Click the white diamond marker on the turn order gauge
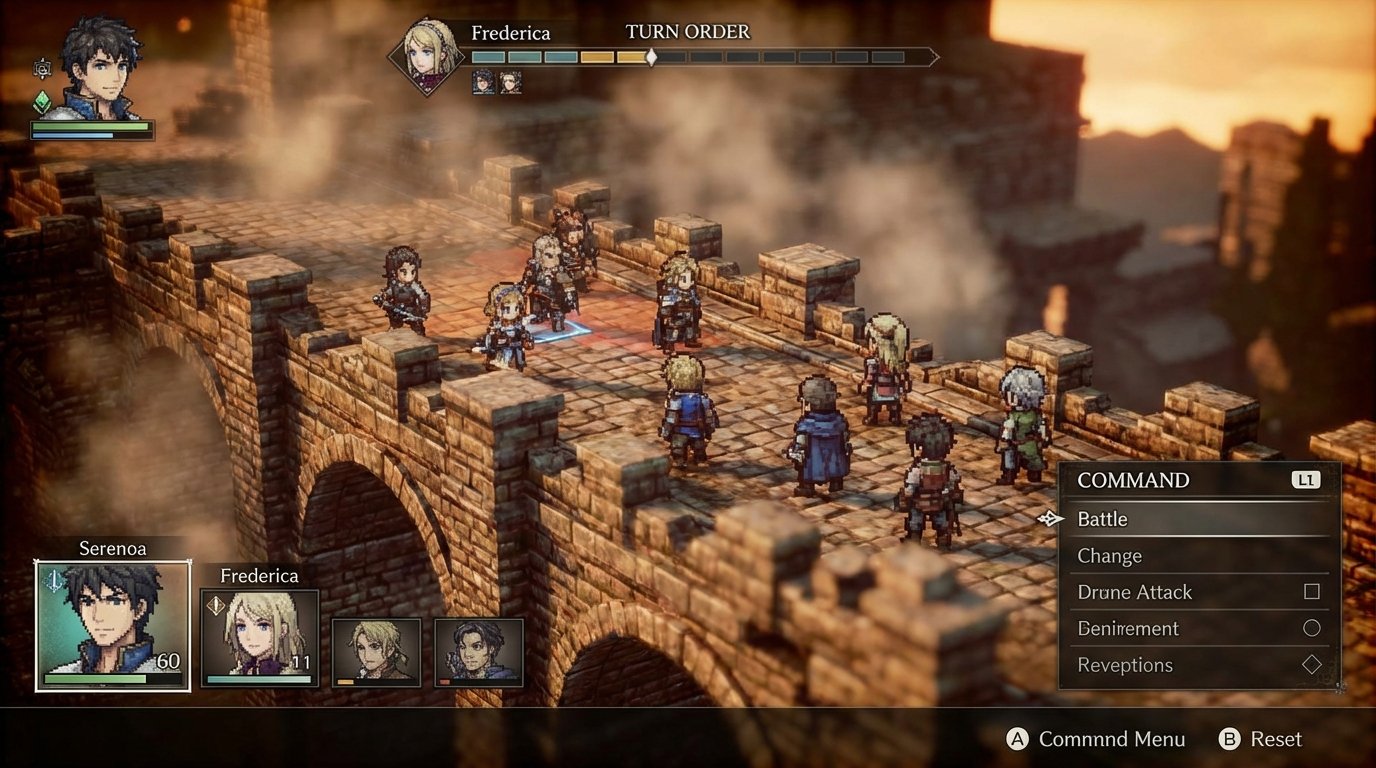The width and height of the screenshot is (1376, 768). (x=652, y=57)
